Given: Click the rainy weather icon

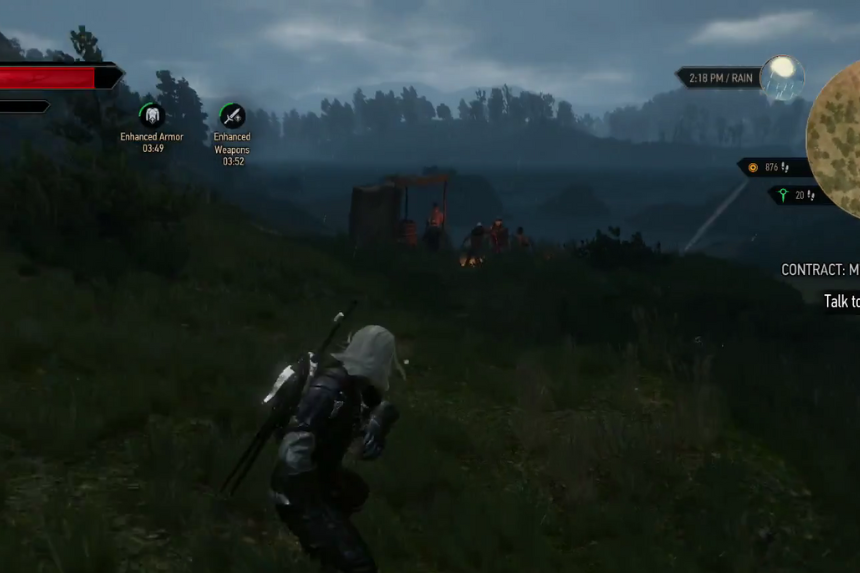Looking at the screenshot, I should tap(781, 78).
